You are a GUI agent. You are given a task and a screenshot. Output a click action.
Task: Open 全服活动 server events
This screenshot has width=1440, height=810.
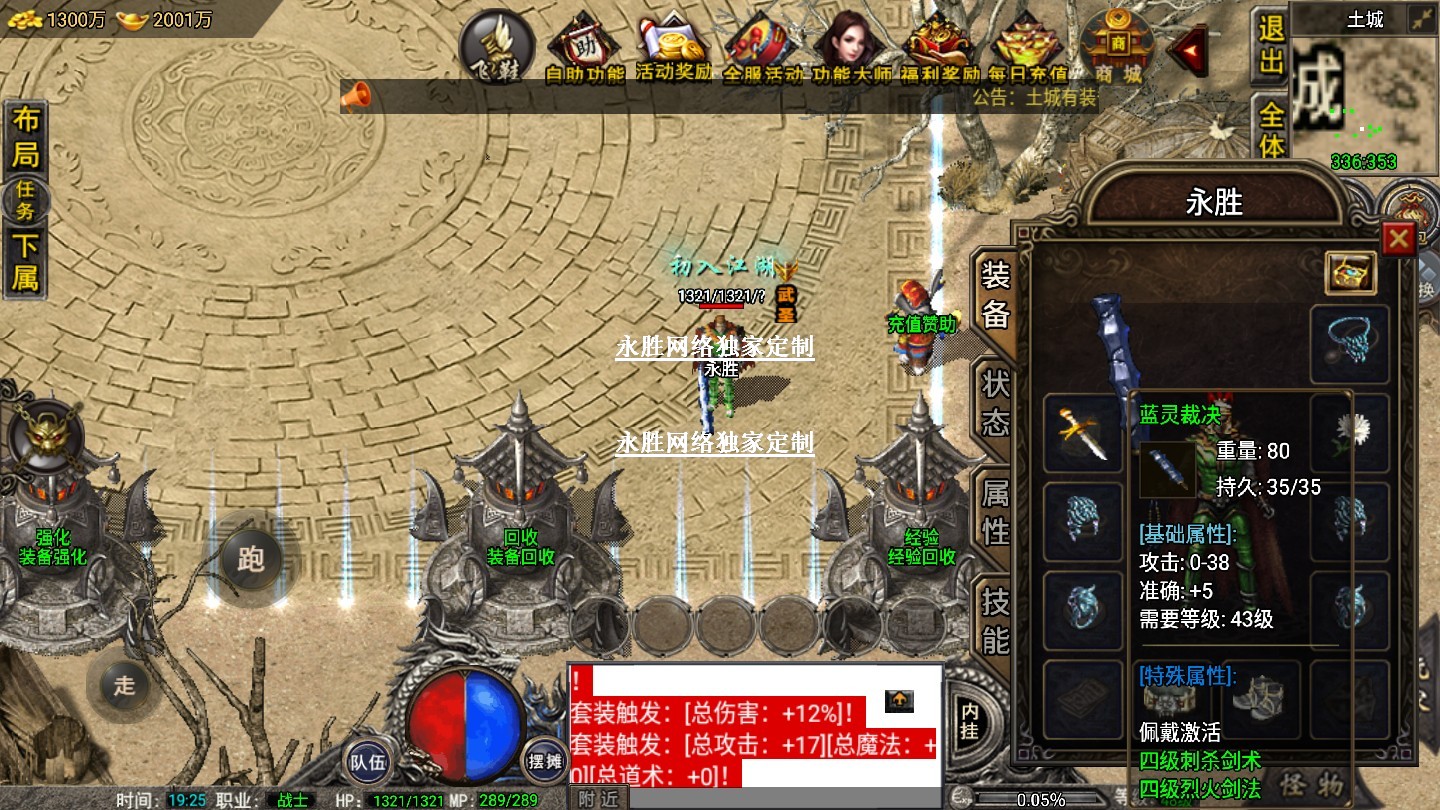point(762,47)
